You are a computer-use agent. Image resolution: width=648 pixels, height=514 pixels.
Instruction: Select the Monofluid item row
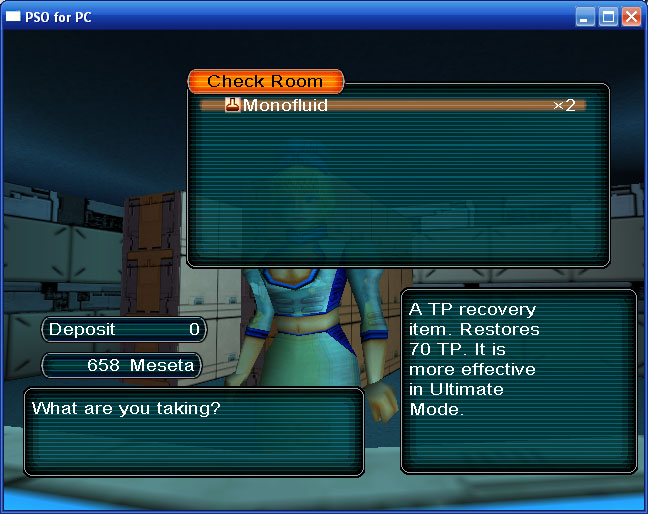click(x=392, y=105)
